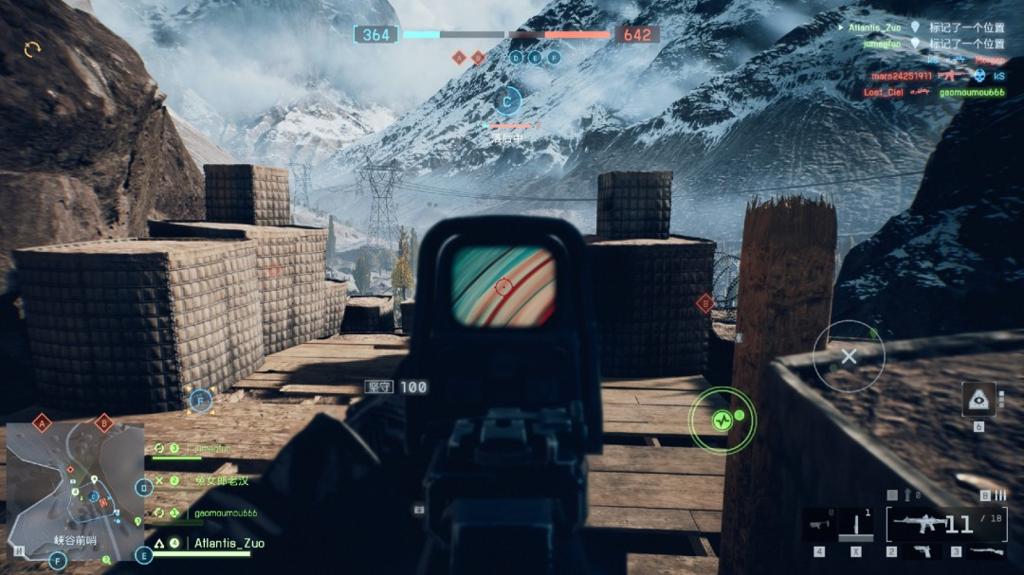Select squad member Atlantis_Zuo
1024x575 pixels.
[x=229, y=543]
